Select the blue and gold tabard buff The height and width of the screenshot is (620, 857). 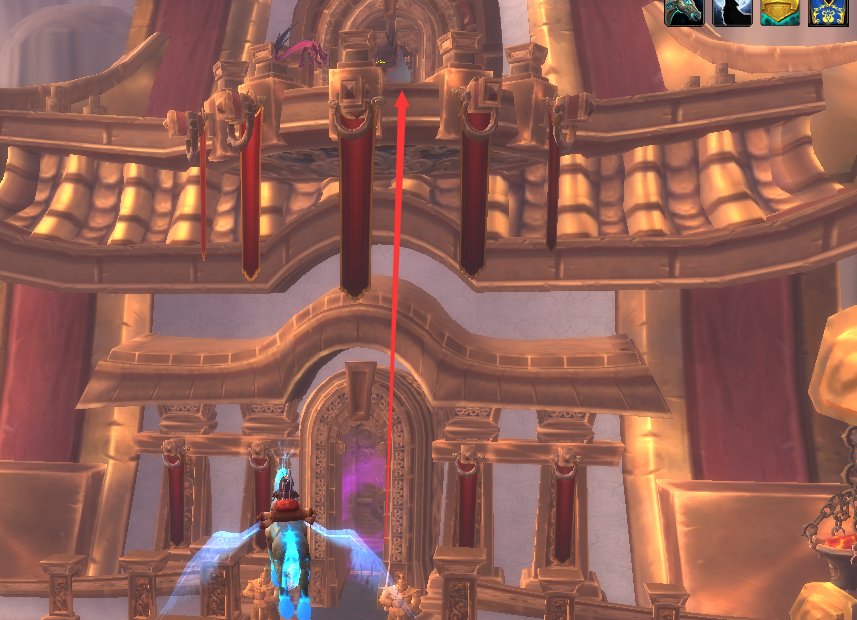click(827, 12)
